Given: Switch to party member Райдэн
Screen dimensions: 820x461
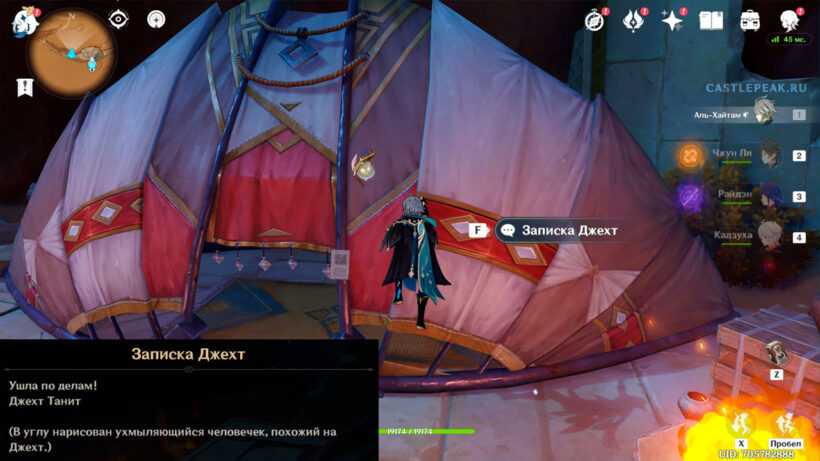Looking at the screenshot, I should [x=768, y=196].
